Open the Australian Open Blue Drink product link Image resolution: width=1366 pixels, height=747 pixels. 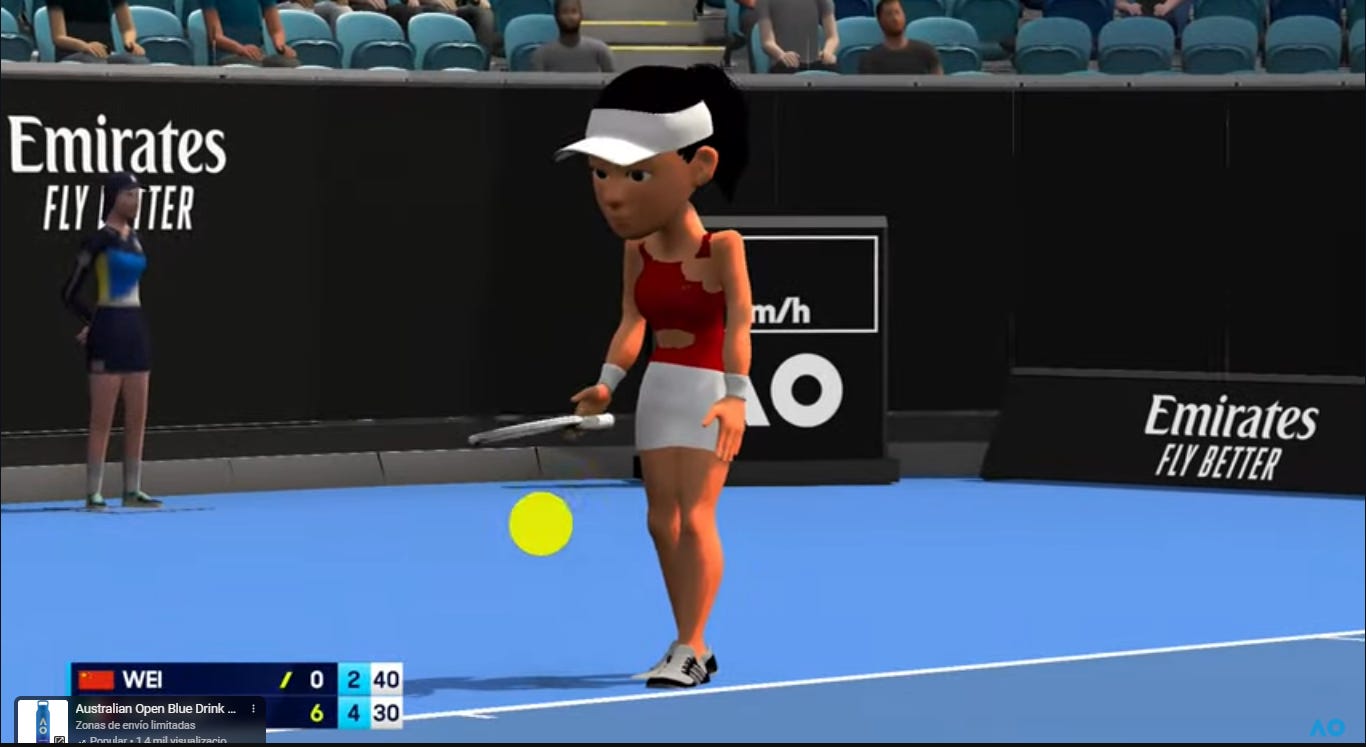point(155,709)
